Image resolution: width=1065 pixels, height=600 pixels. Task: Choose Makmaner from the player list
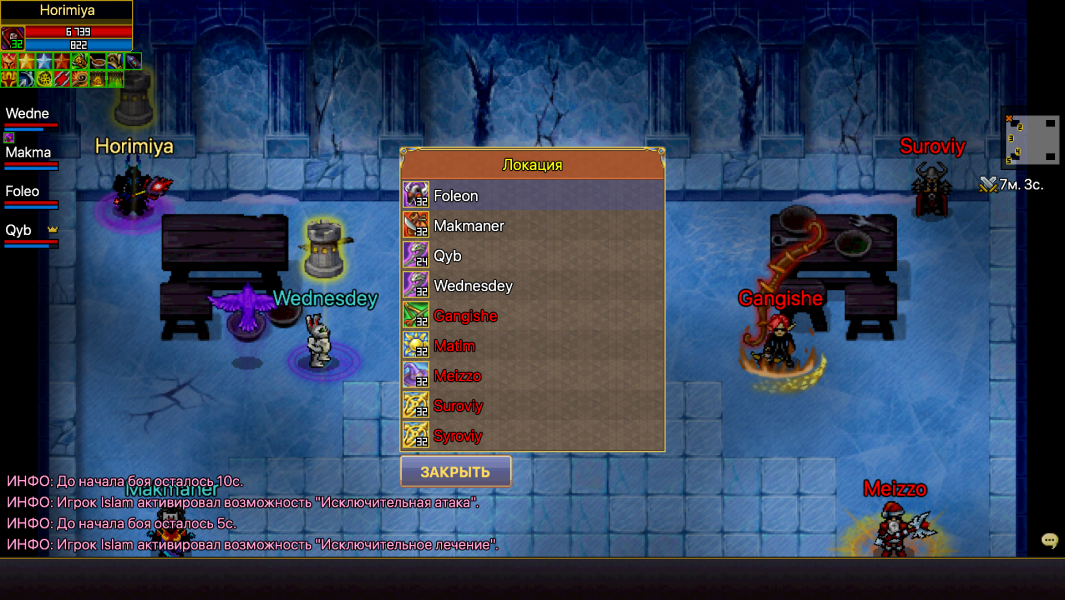(532, 226)
